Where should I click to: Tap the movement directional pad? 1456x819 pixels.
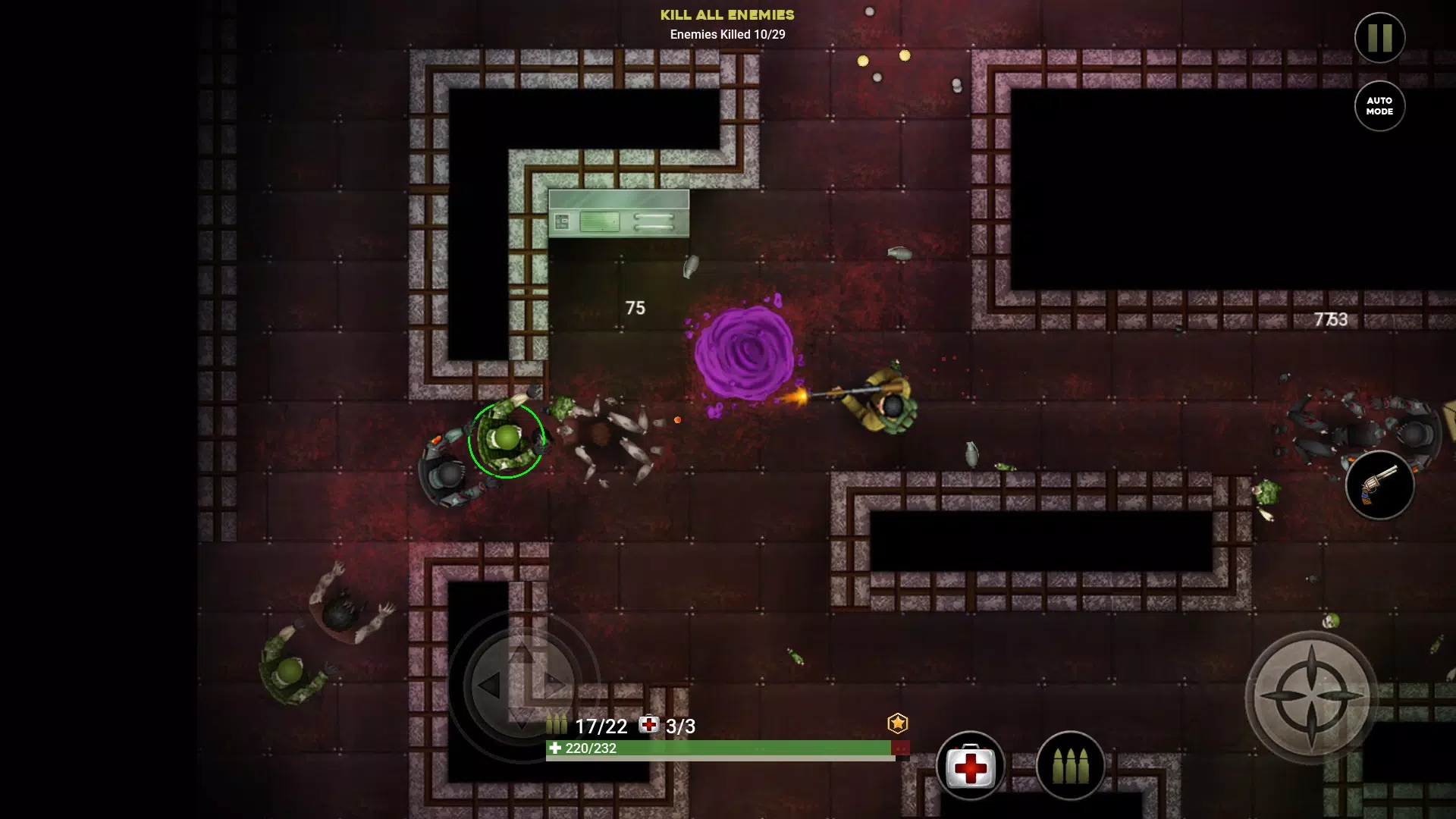(522, 685)
